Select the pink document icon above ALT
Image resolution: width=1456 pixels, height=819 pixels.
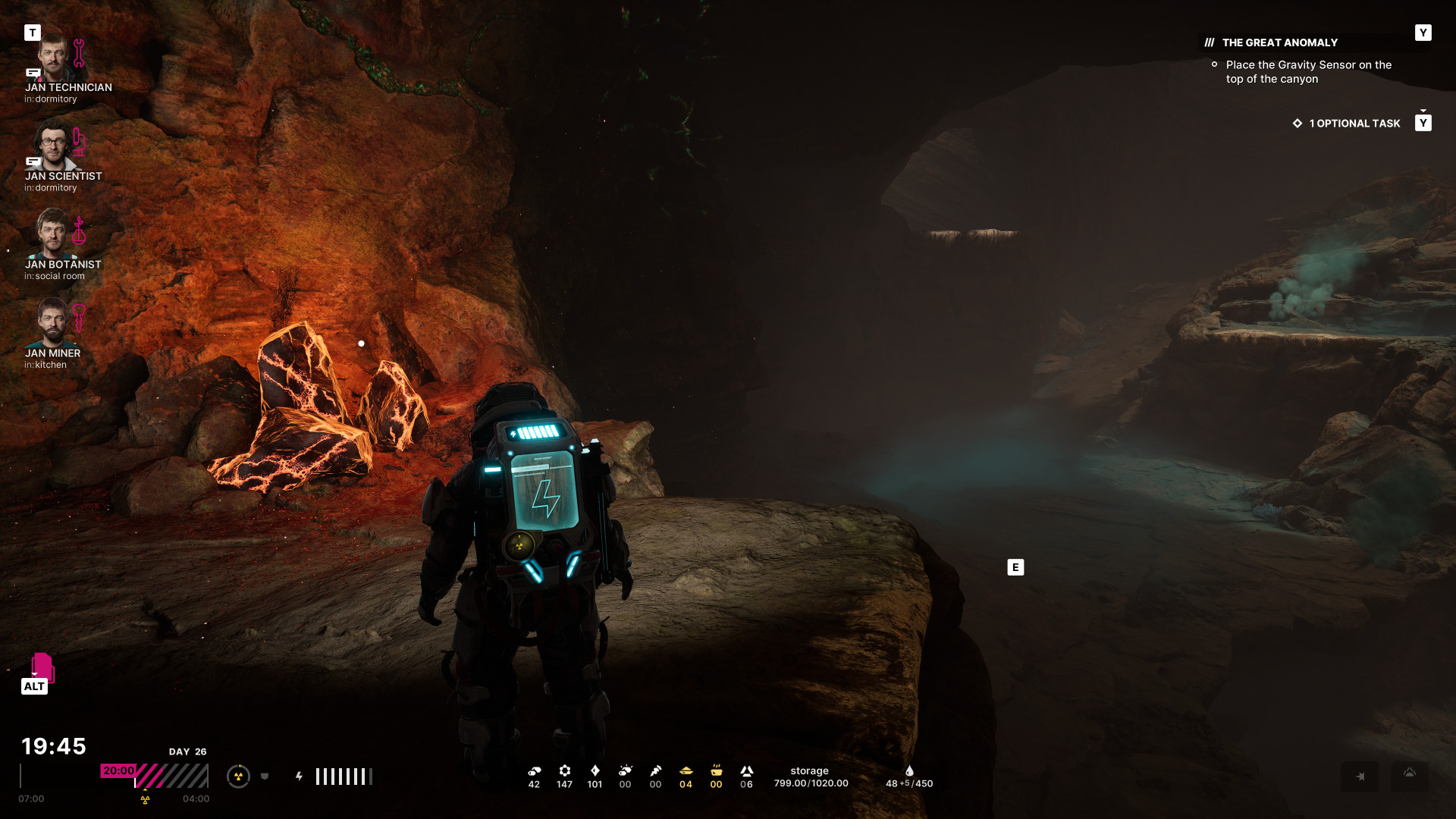[42, 667]
